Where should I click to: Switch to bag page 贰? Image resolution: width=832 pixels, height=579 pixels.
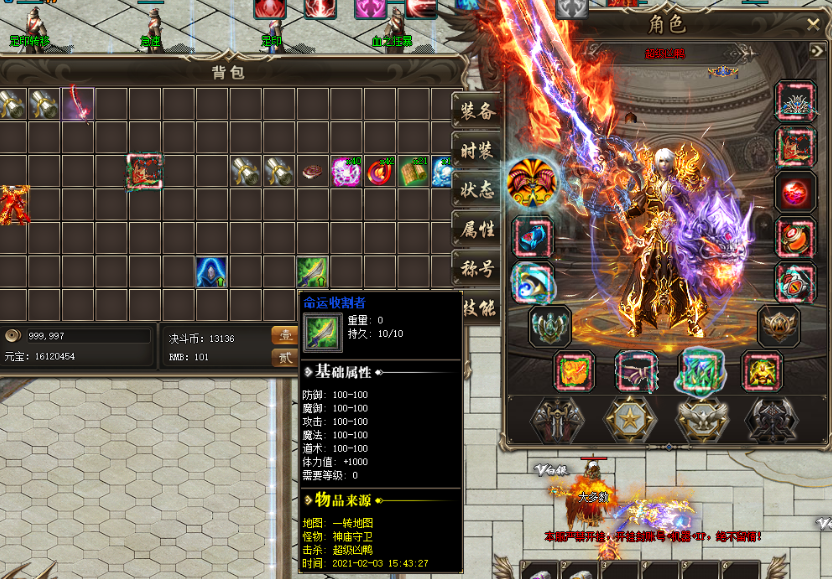point(284,357)
